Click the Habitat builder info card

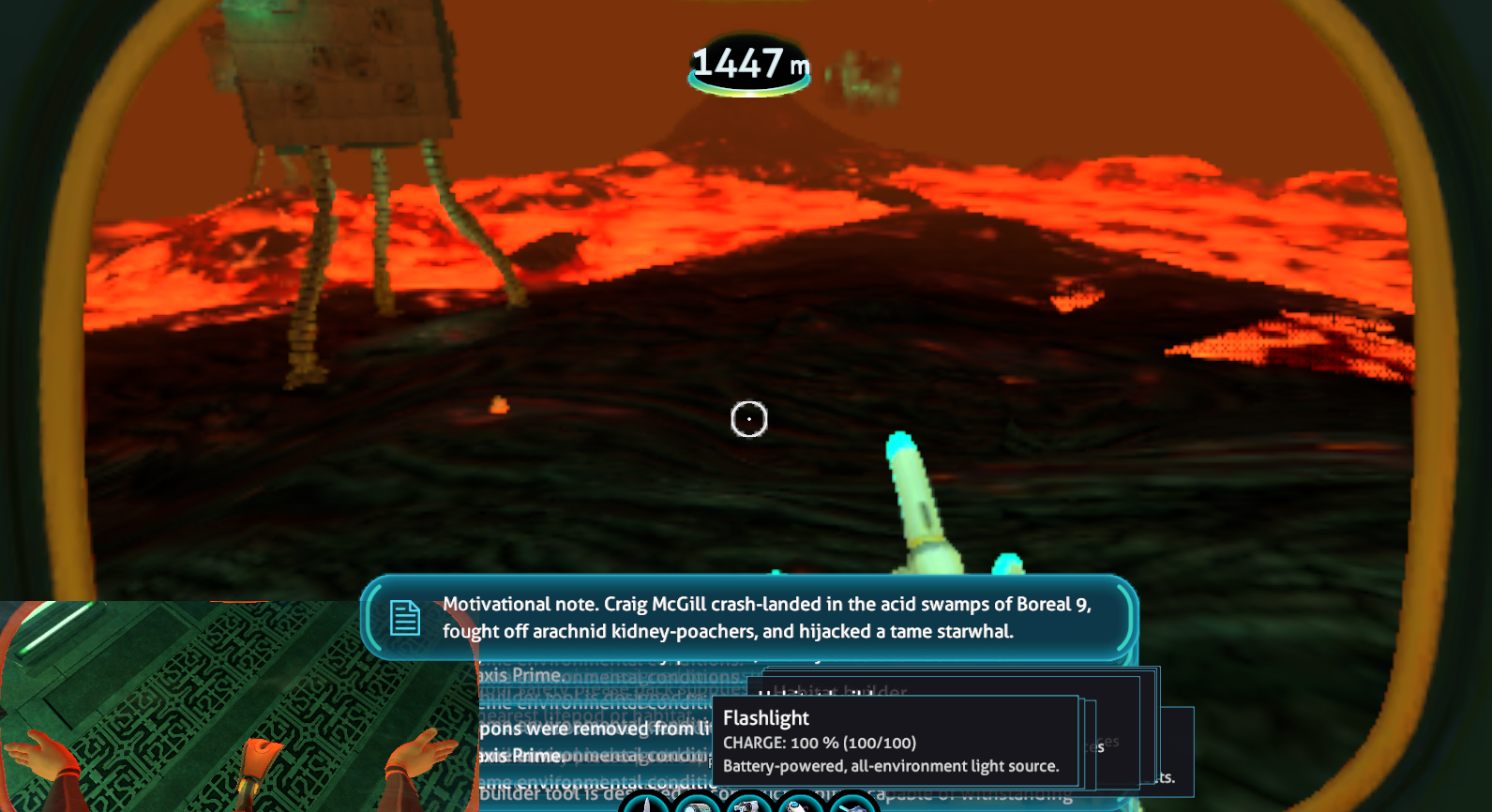click(x=839, y=692)
